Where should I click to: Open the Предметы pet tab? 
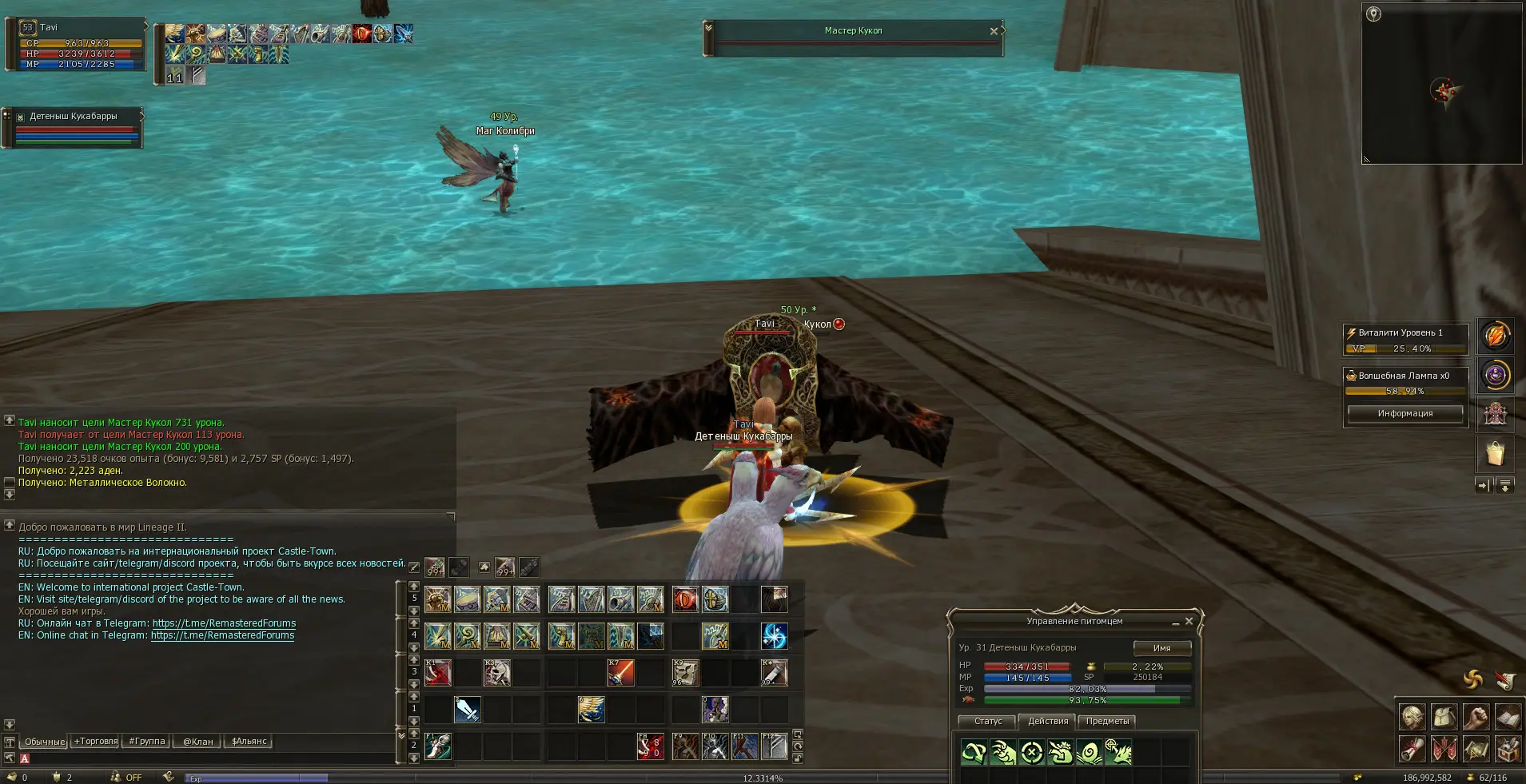pos(1107,721)
